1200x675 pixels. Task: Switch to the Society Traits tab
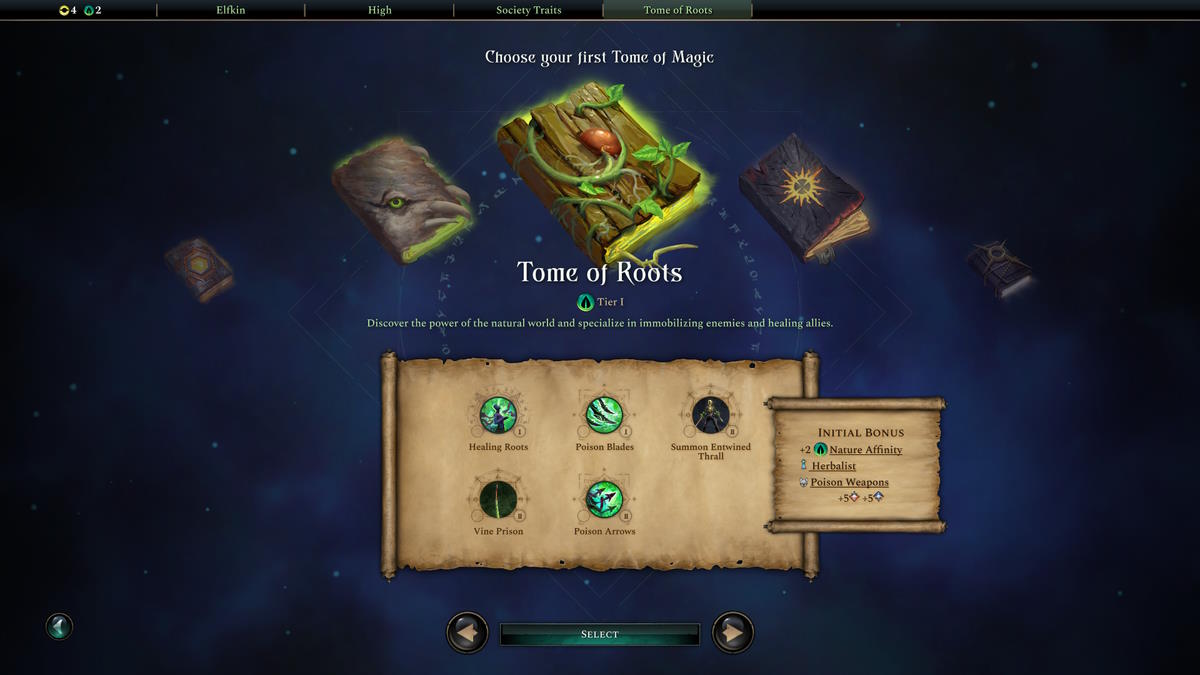[x=528, y=10]
